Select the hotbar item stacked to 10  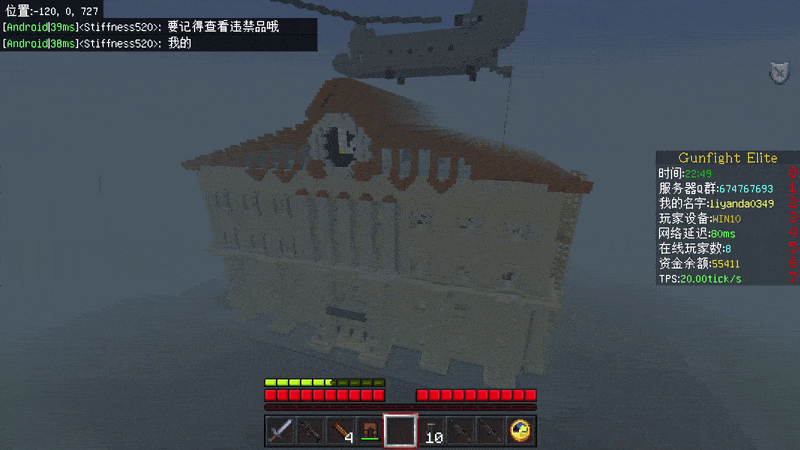click(431, 431)
